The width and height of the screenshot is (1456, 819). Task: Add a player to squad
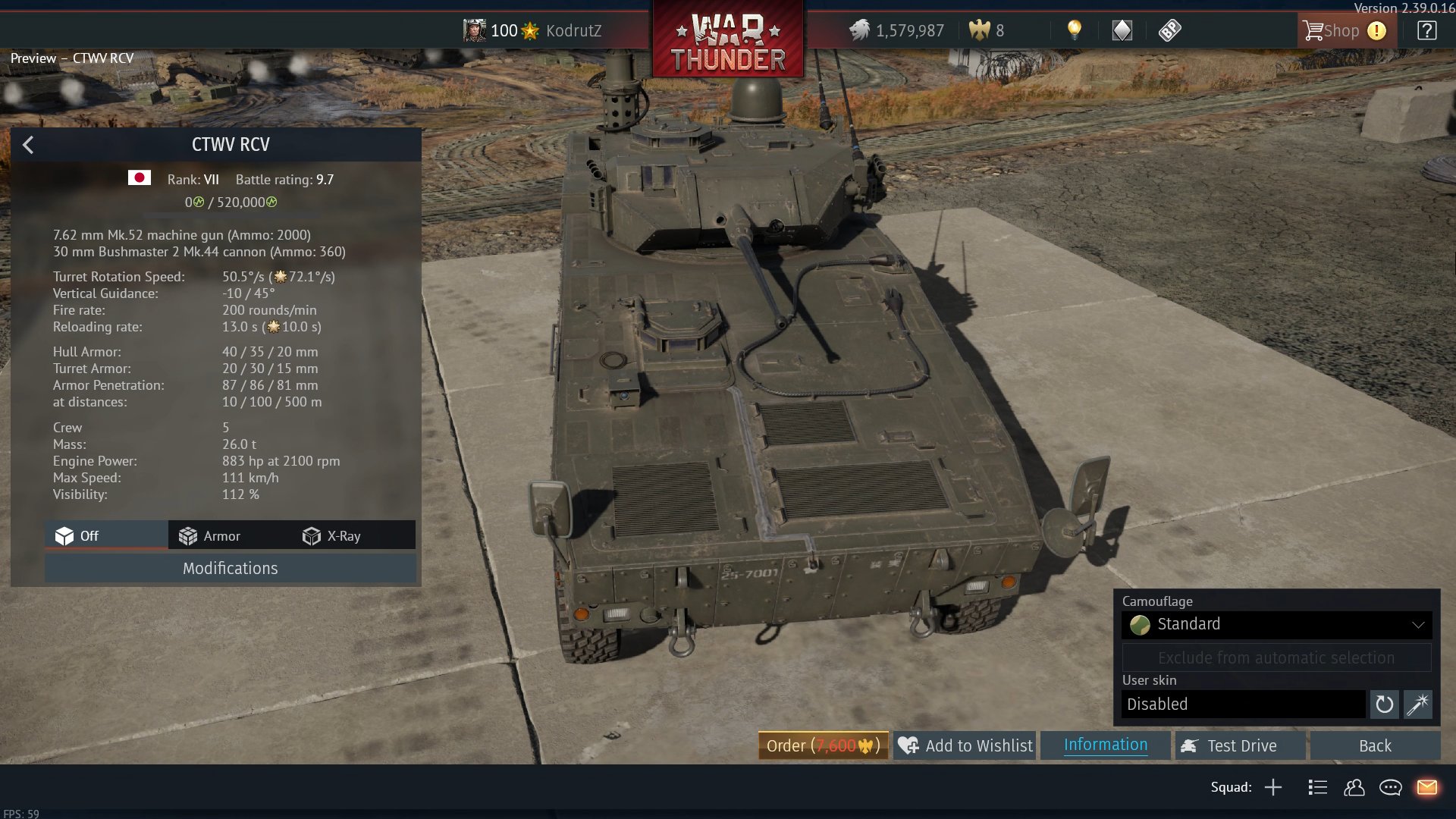coord(1273,787)
